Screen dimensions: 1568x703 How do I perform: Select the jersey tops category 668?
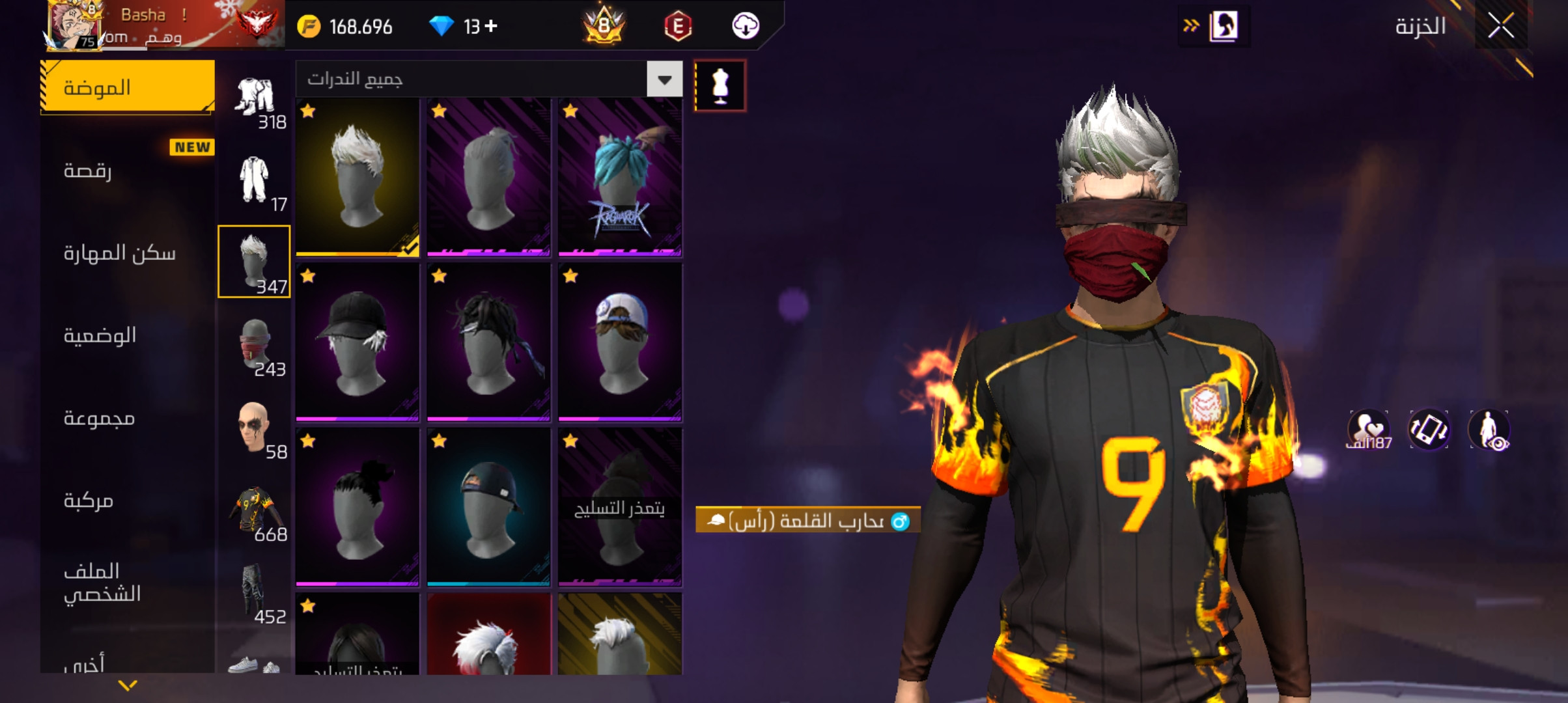(255, 510)
